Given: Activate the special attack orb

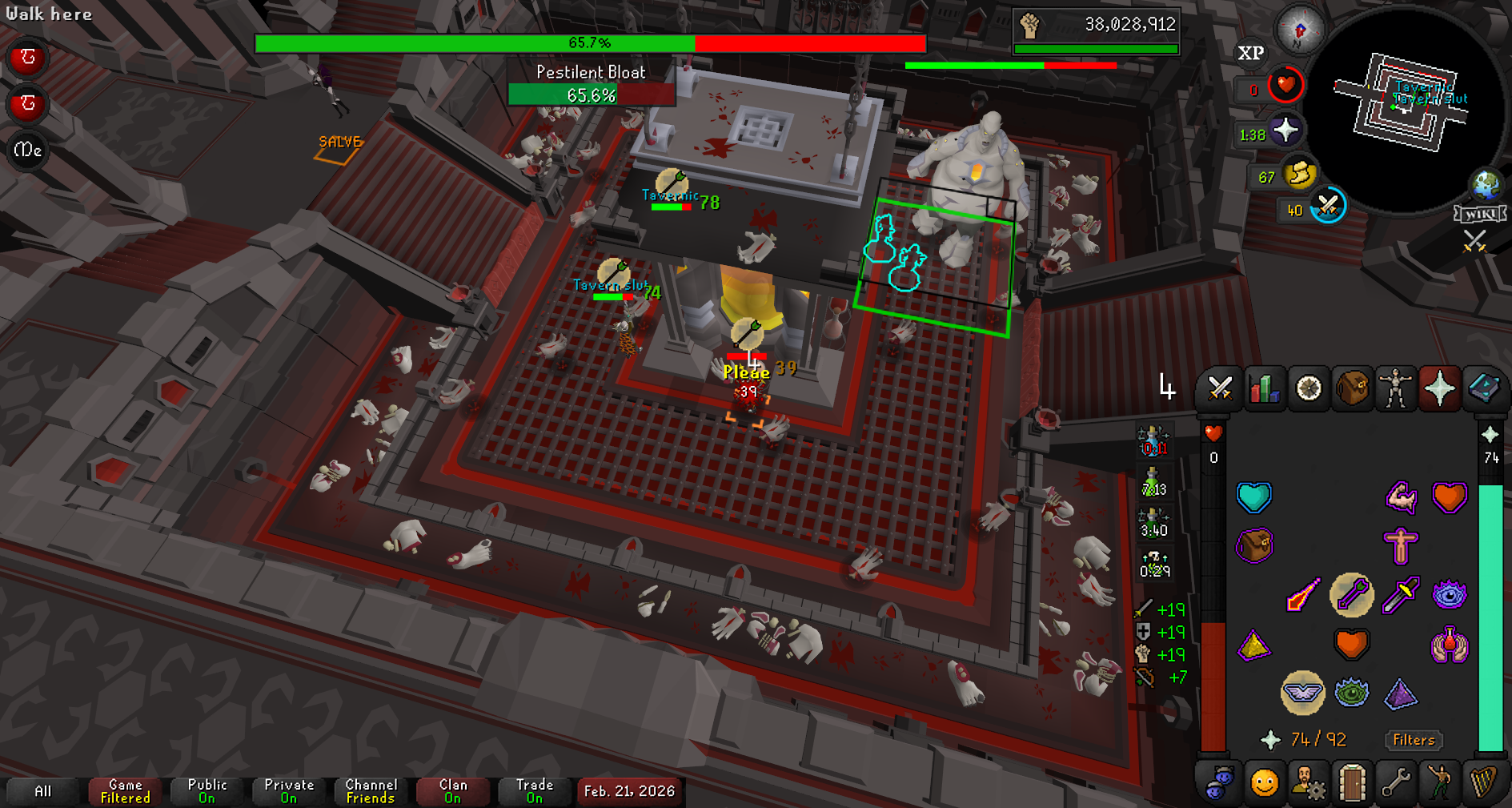Looking at the screenshot, I should click(1328, 207).
